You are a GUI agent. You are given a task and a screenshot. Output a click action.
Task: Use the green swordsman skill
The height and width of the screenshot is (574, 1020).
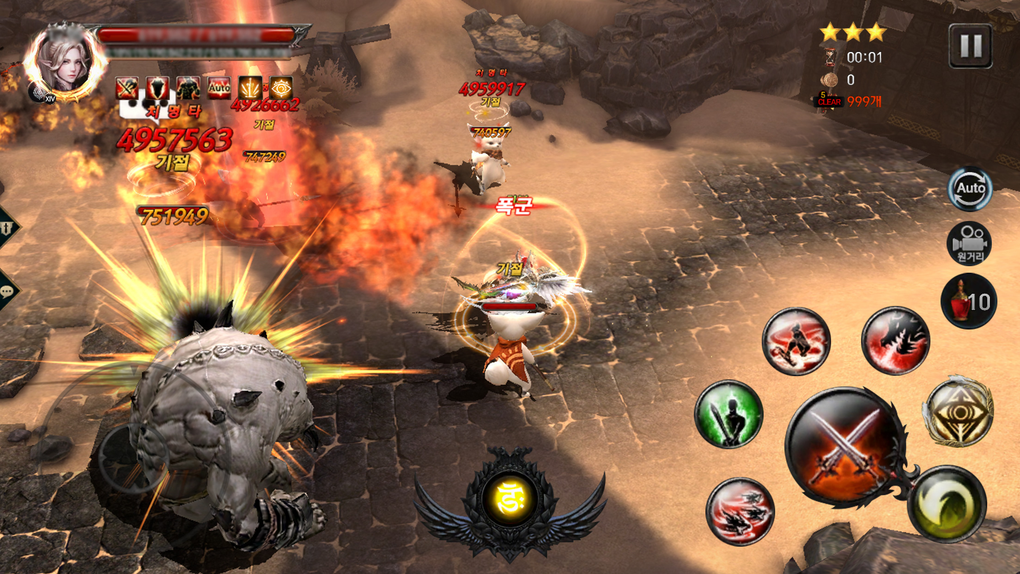point(729,414)
